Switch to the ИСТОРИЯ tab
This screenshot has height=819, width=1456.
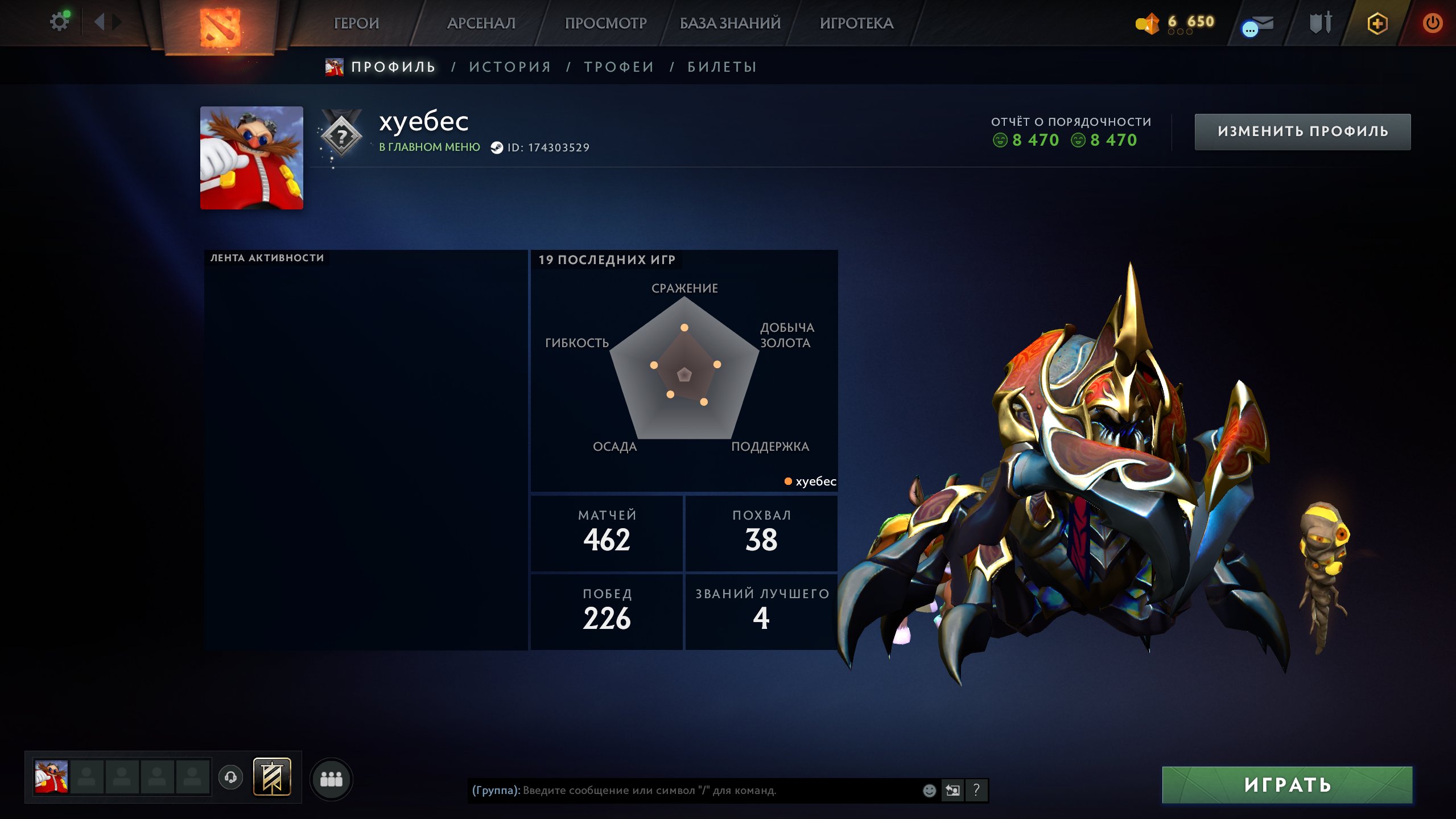pos(510,66)
